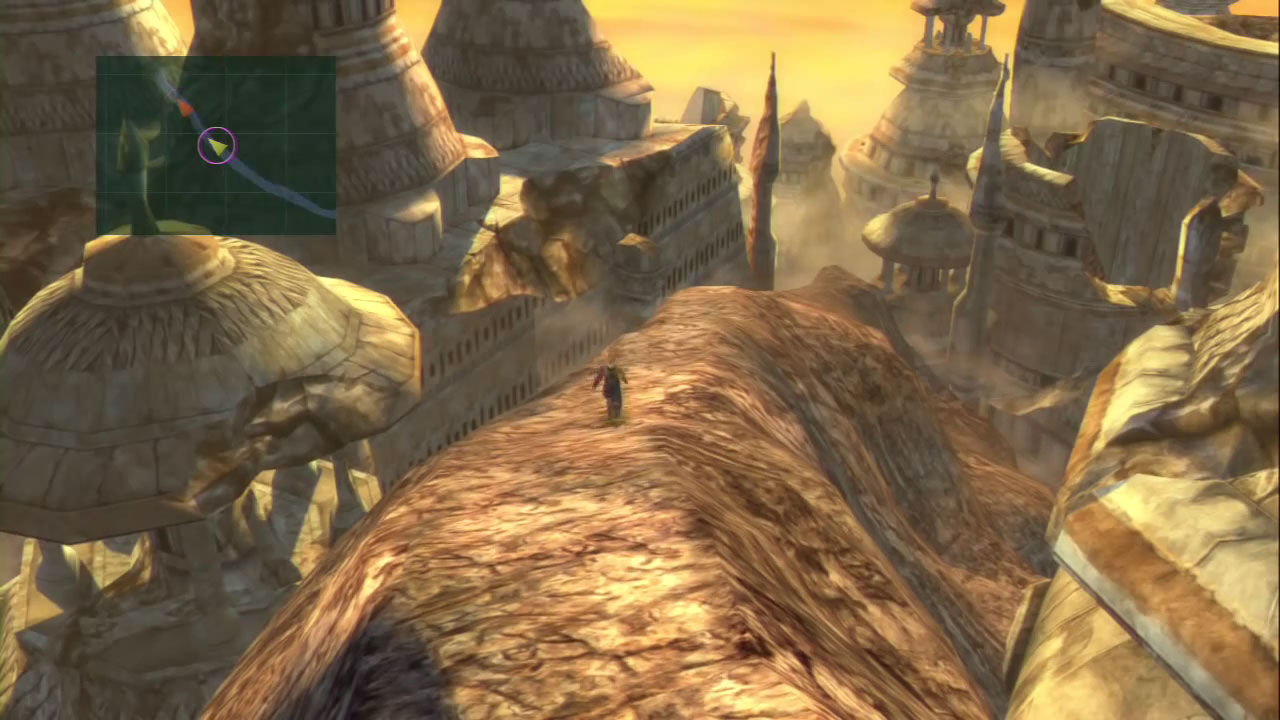
Task: Click the green minimap panel
Action: (216, 145)
